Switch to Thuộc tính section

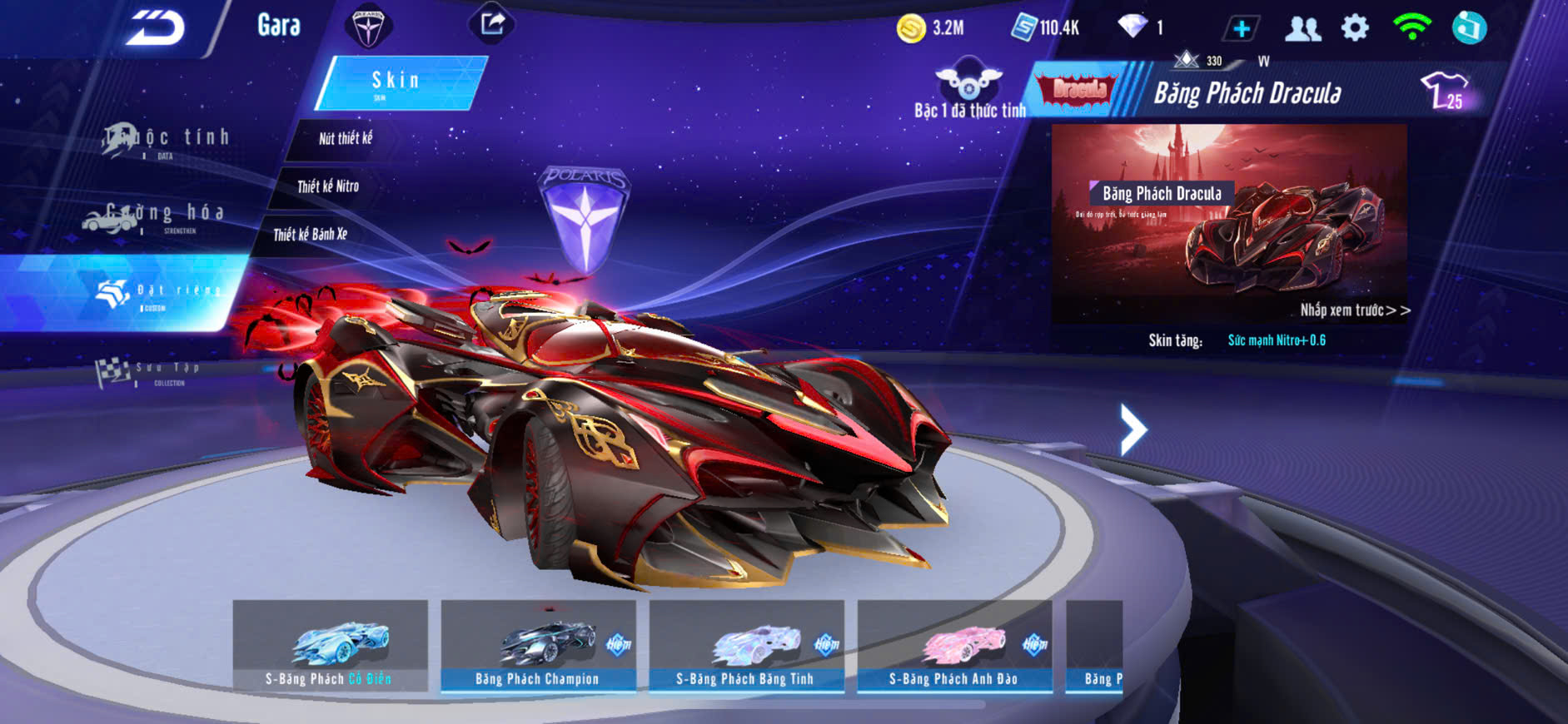167,140
